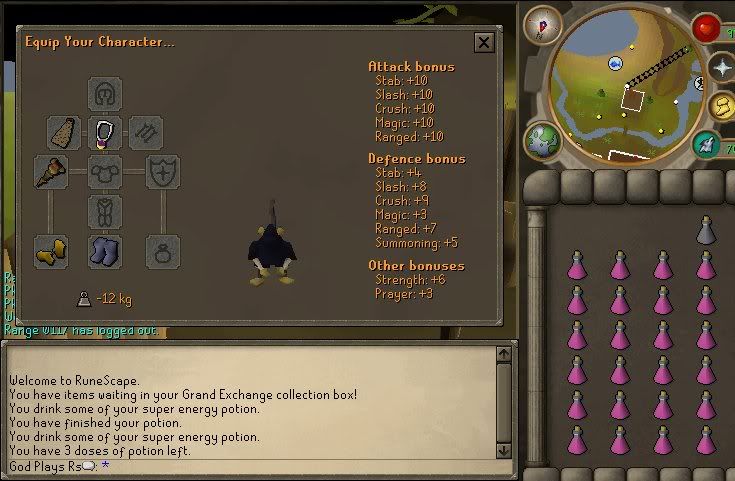735x481 pixels.
Task: Choose the yellow gloves equipment slot
Action: pyautogui.click(x=50, y=250)
